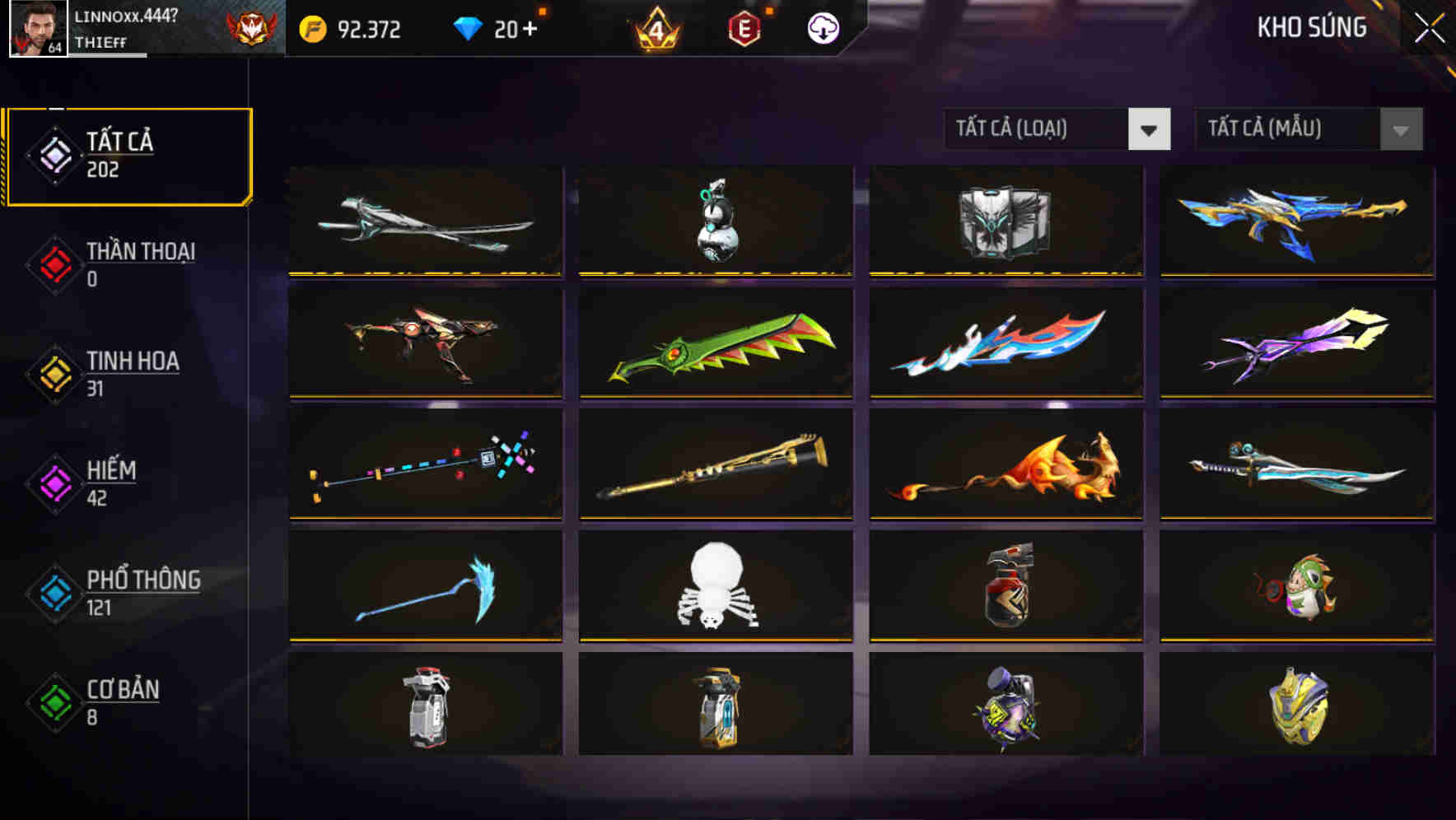Expand the weapon type filter arrow
Image resolution: width=1456 pixels, height=820 pixels.
tap(1151, 129)
